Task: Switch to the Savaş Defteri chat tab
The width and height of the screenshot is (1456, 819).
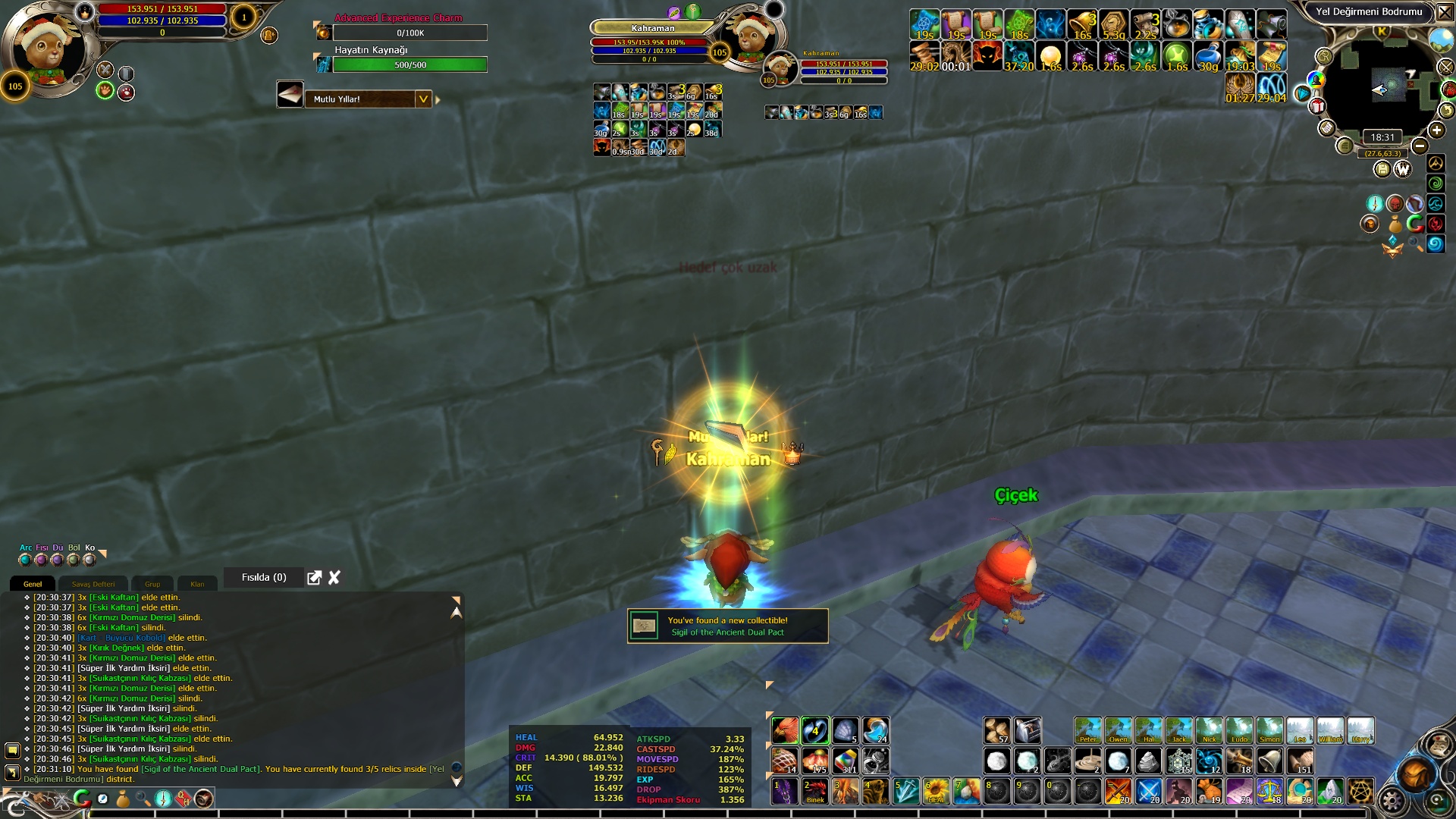Action: click(93, 584)
